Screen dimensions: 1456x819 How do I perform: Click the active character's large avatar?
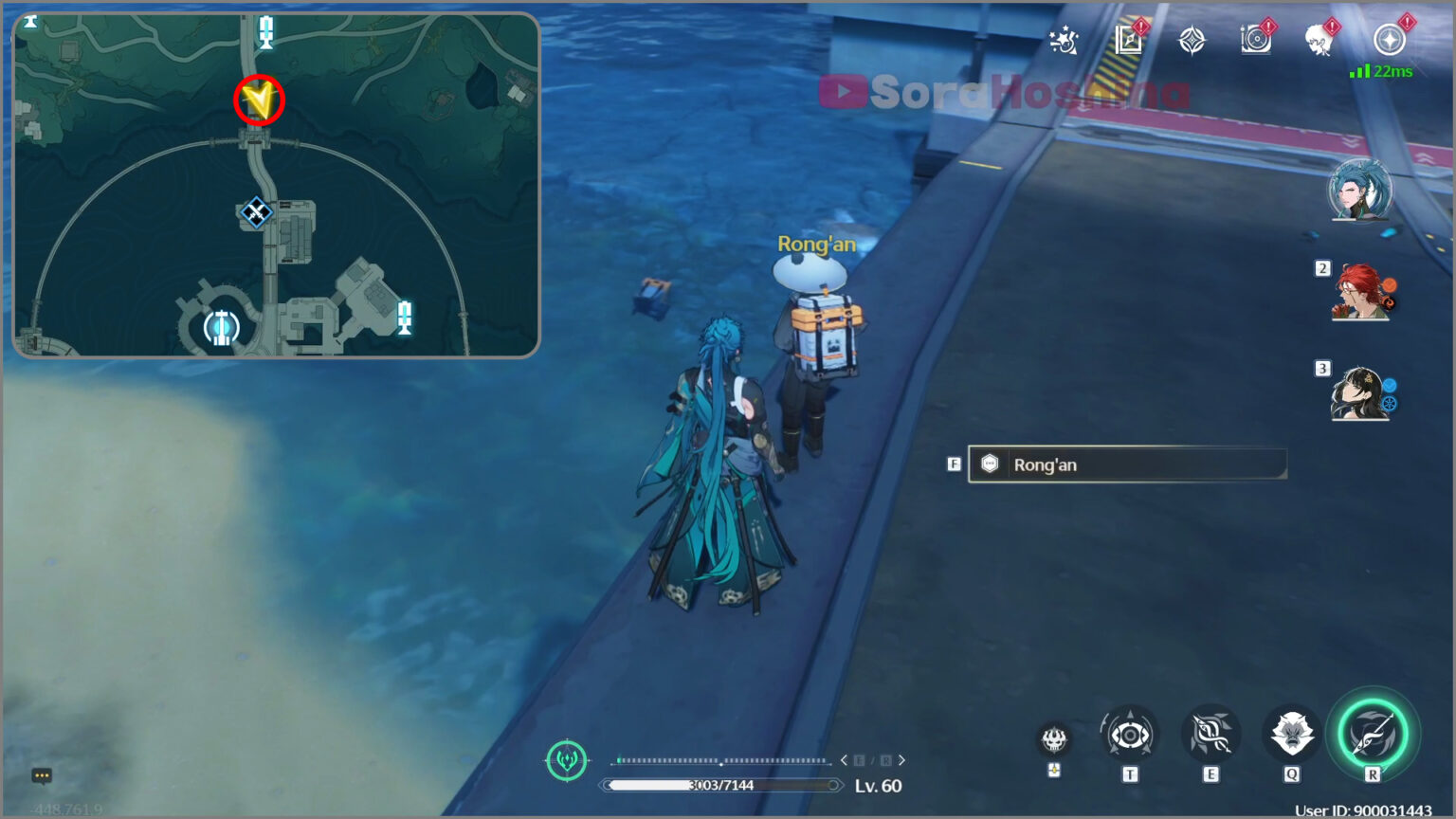(x=1362, y=191)
